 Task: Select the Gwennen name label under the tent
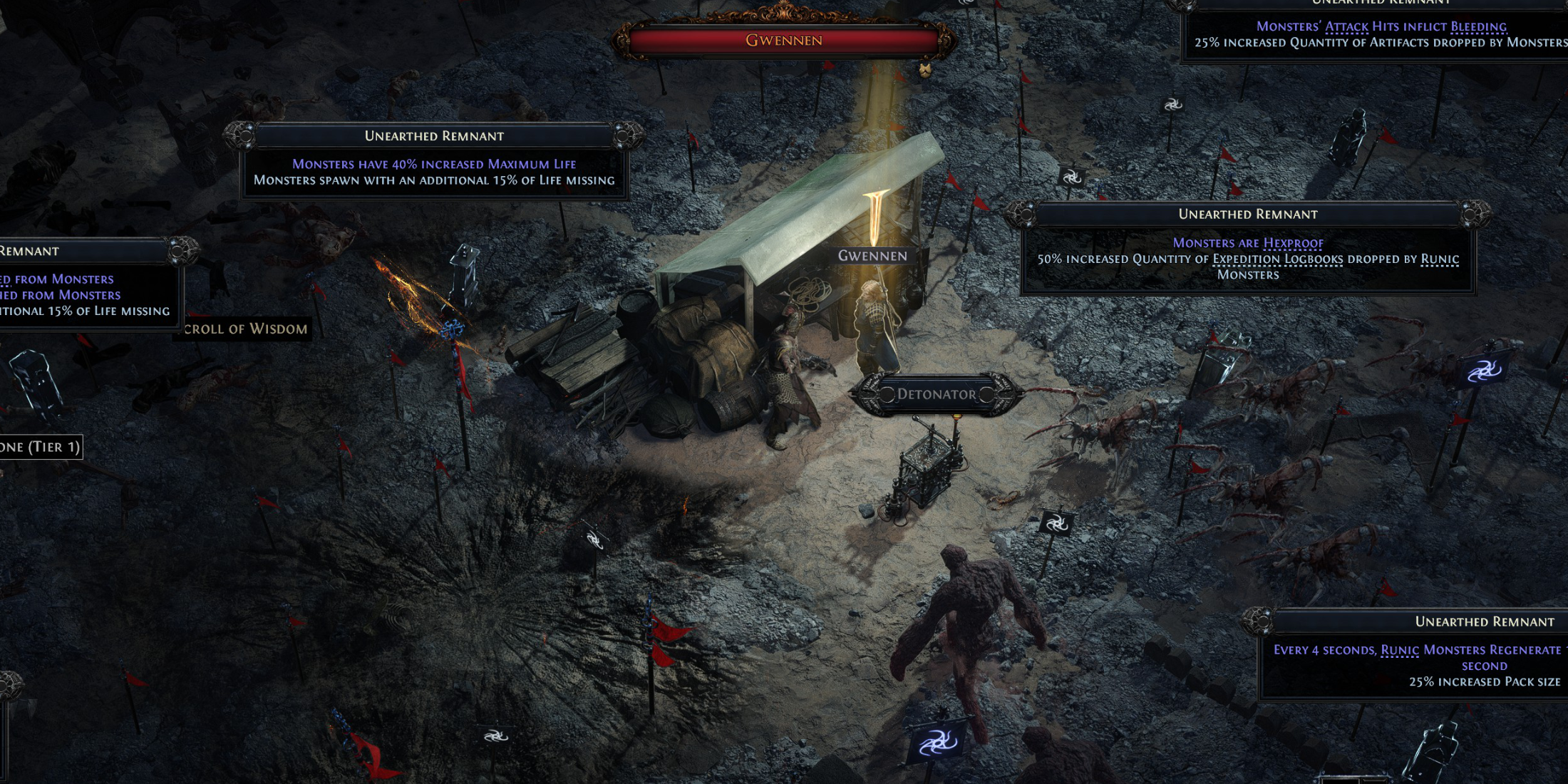[x=872, y=256]
